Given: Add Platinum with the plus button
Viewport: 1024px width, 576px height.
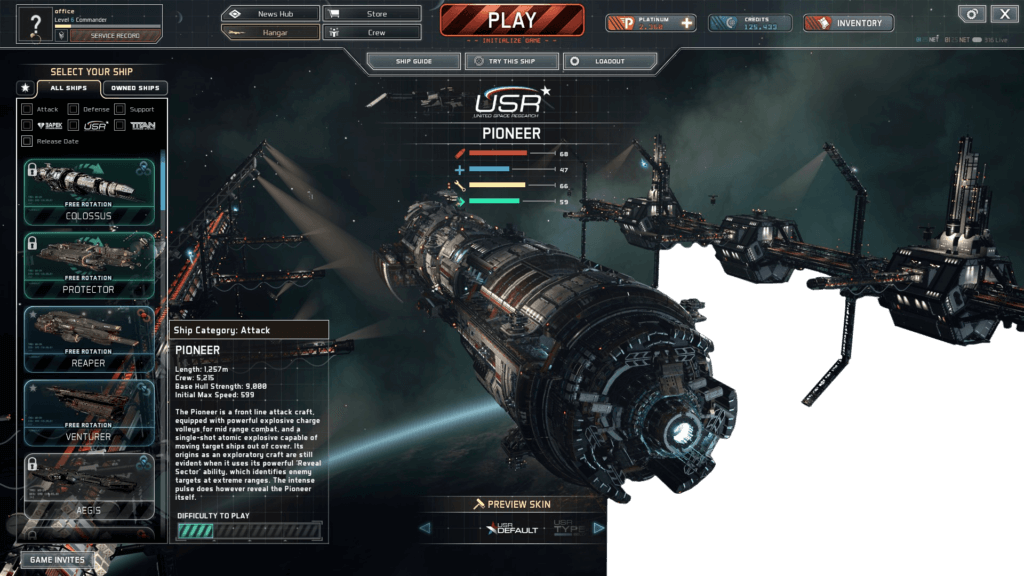Looking at the screenshot, I should coord(685,23).
